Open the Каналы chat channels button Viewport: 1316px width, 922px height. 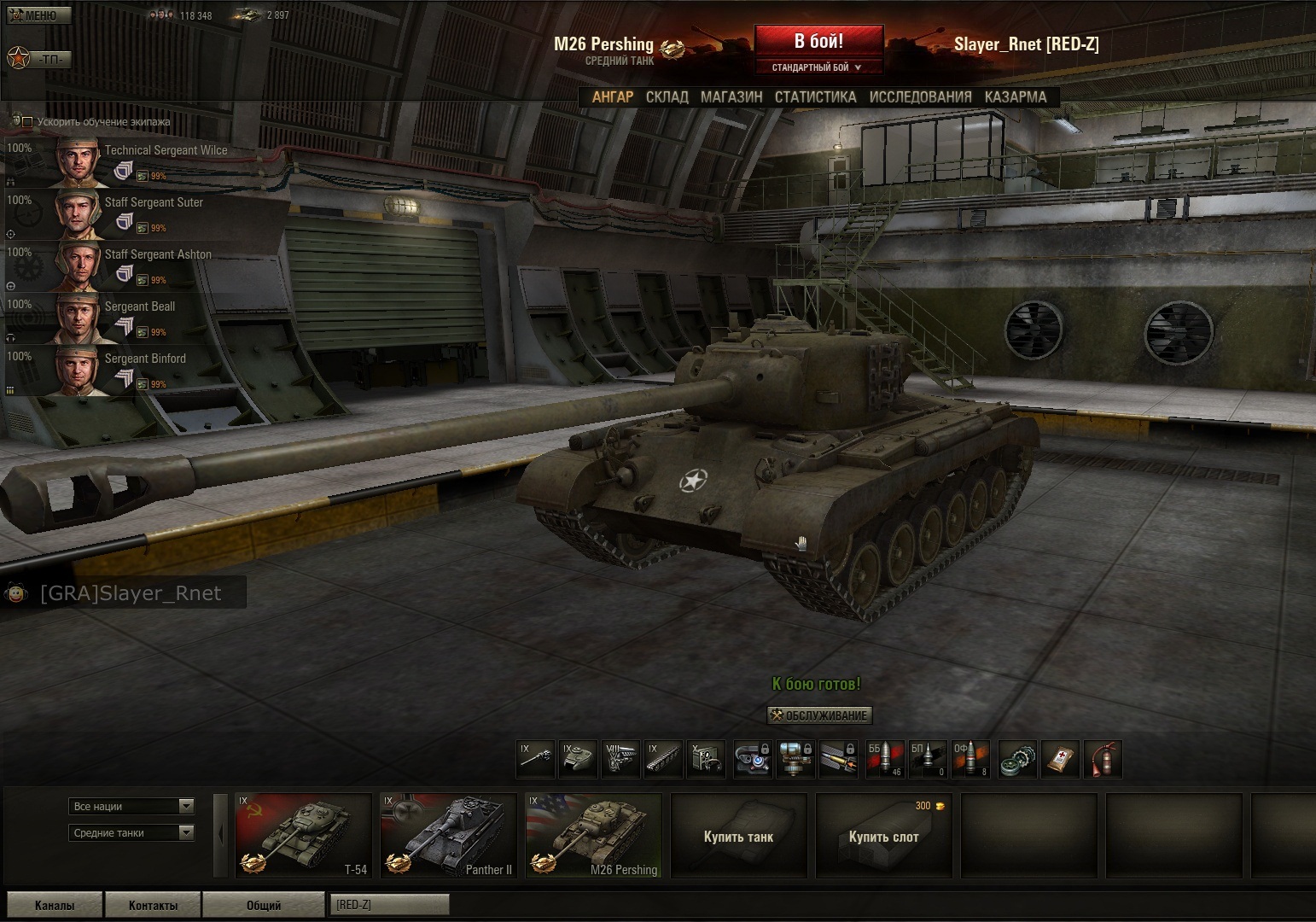click(x=54, y=905)
